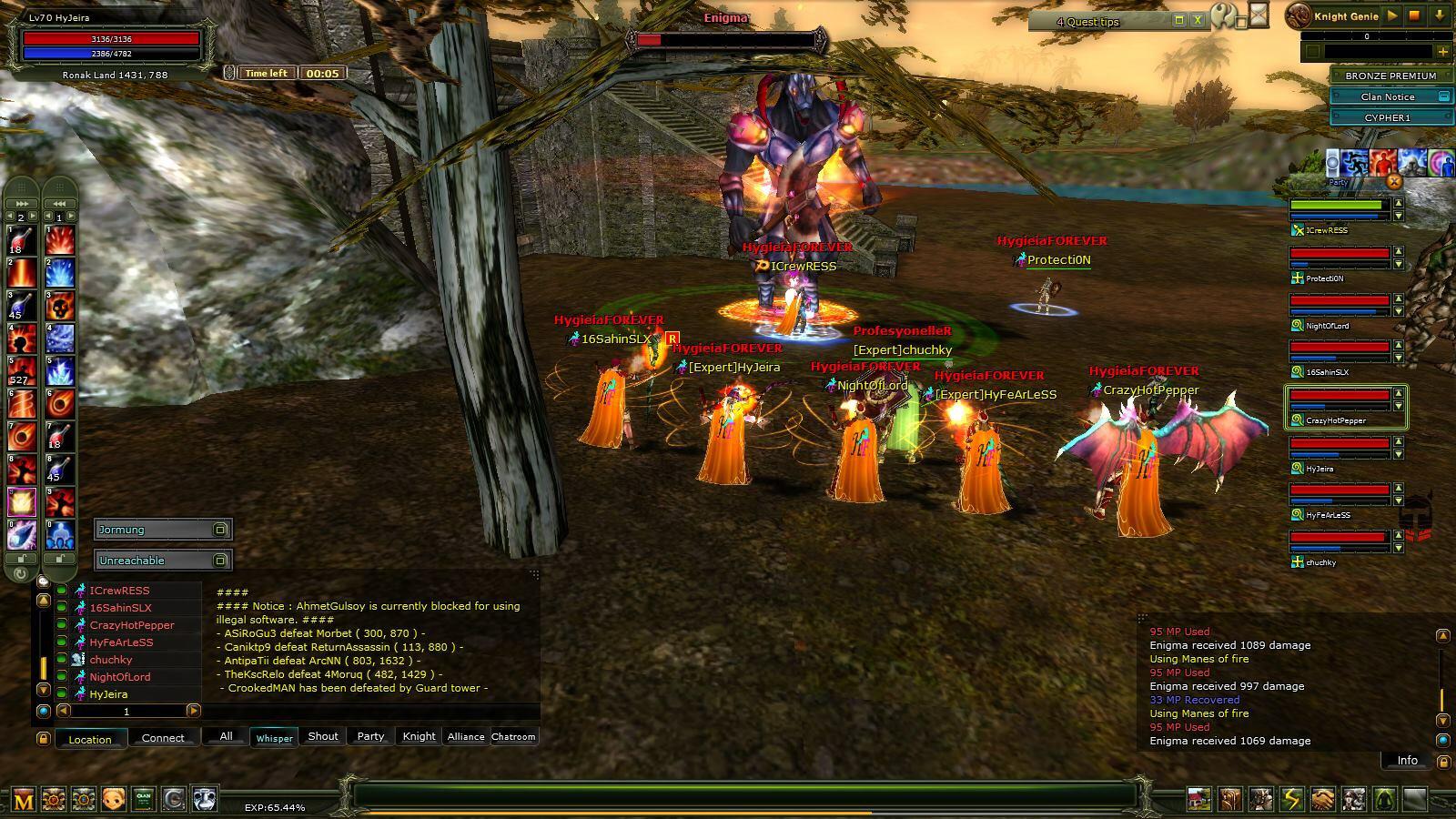The height and width of the screenshot is (819, 1456).
Task: Click the handshake trade icon
Action: click(1322, 799)
